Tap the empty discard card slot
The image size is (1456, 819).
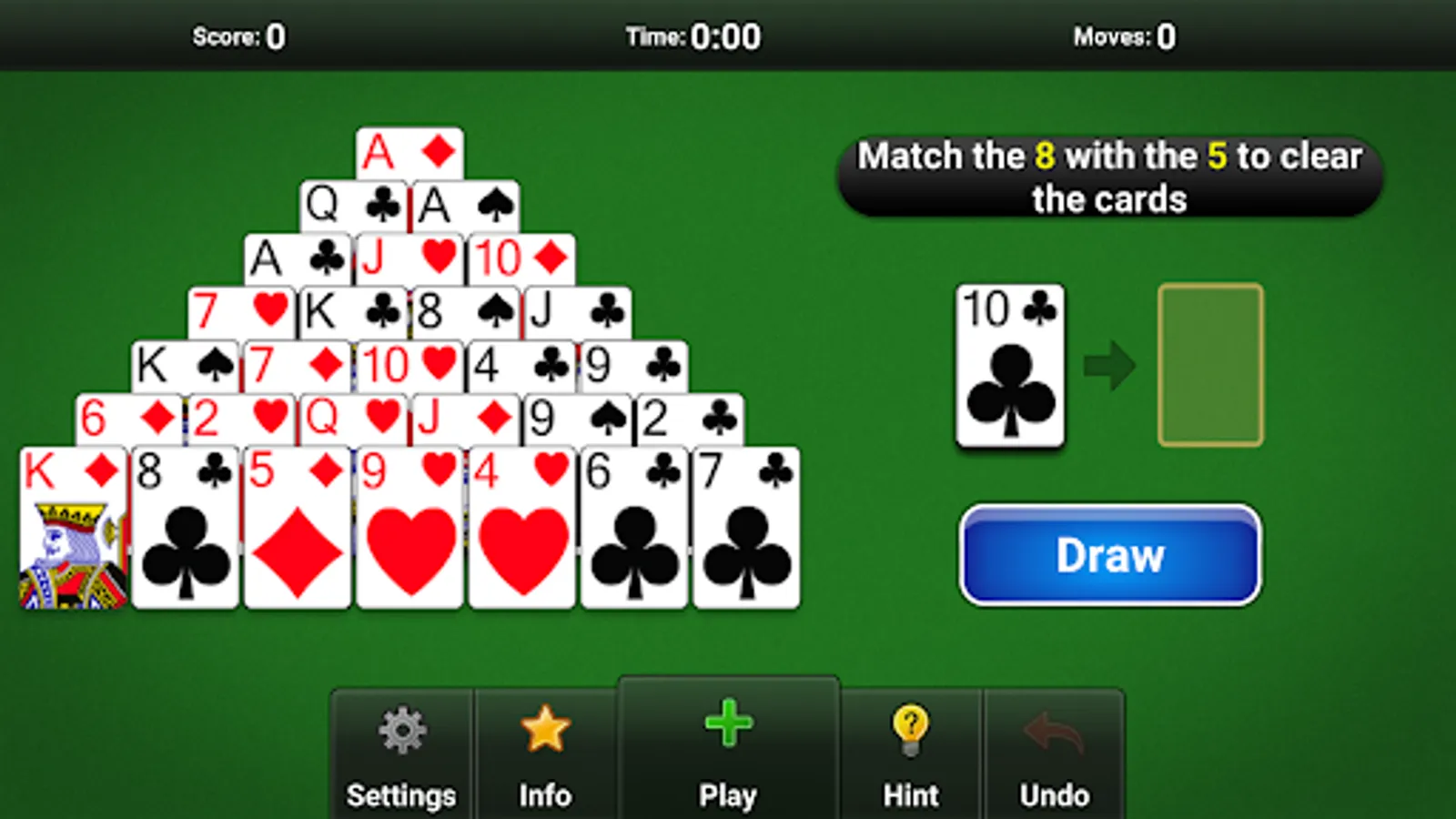coord(1209,366)
